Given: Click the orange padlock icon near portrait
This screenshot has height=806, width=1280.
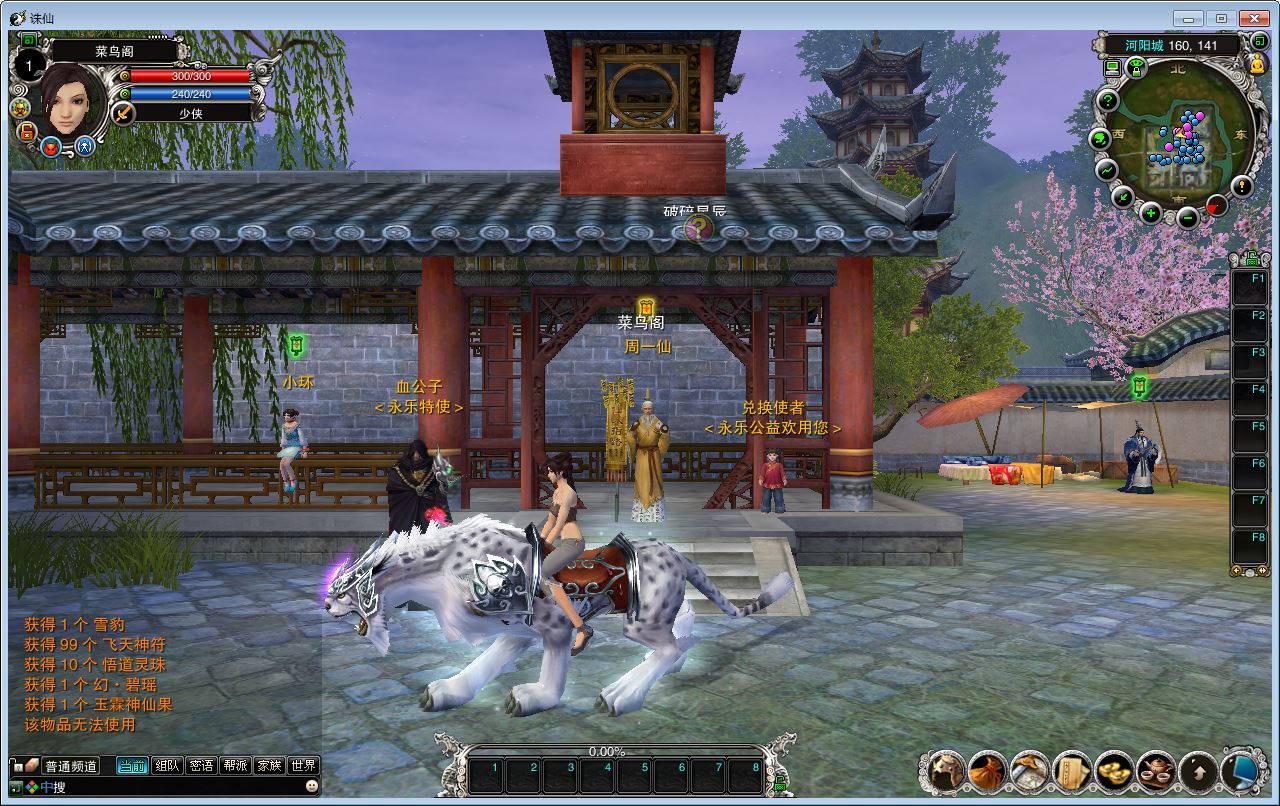Looking at the screenshot, I should [x=27, y=131].
